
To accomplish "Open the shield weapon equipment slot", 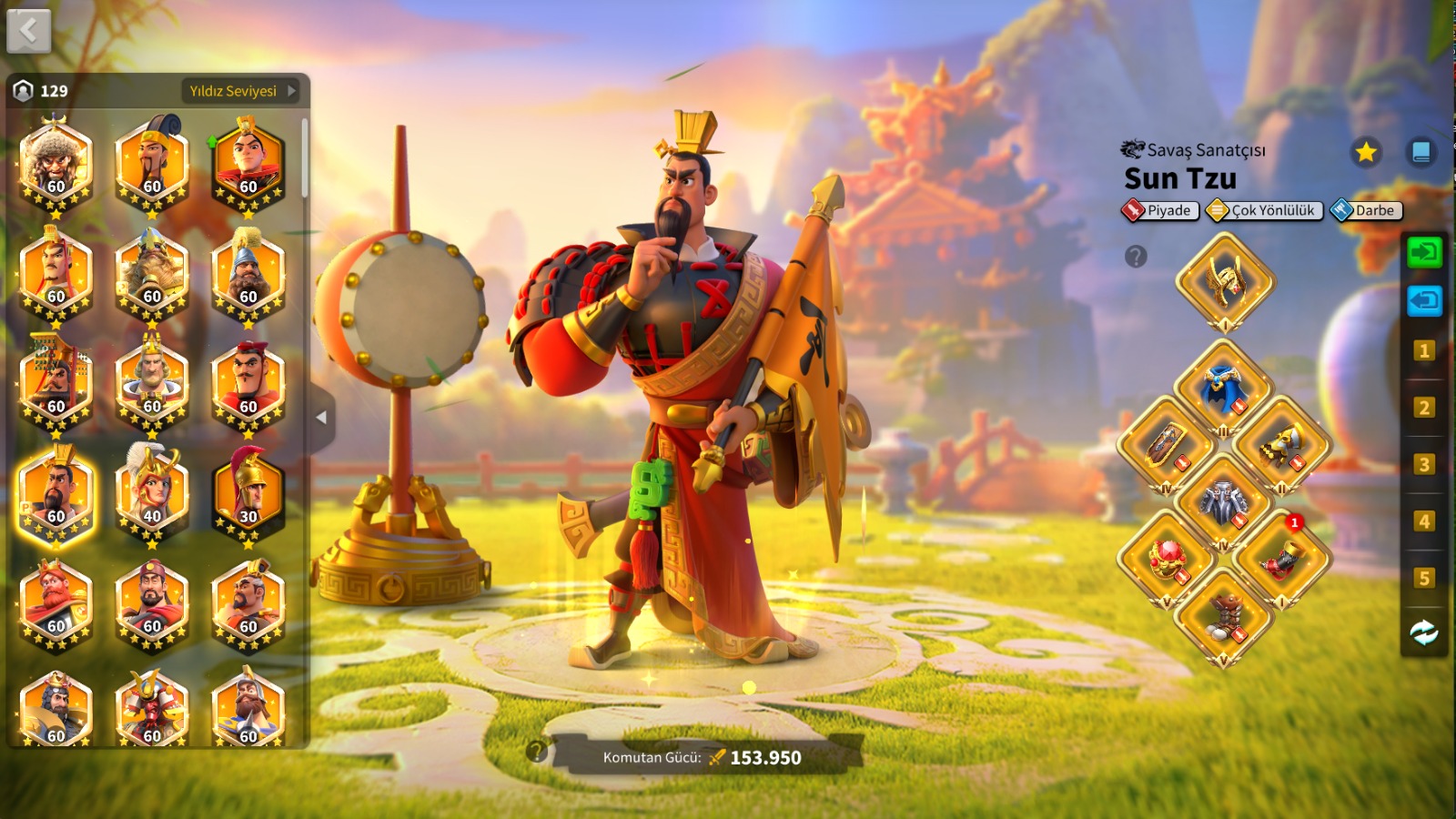I will (x=1167, y=445).
